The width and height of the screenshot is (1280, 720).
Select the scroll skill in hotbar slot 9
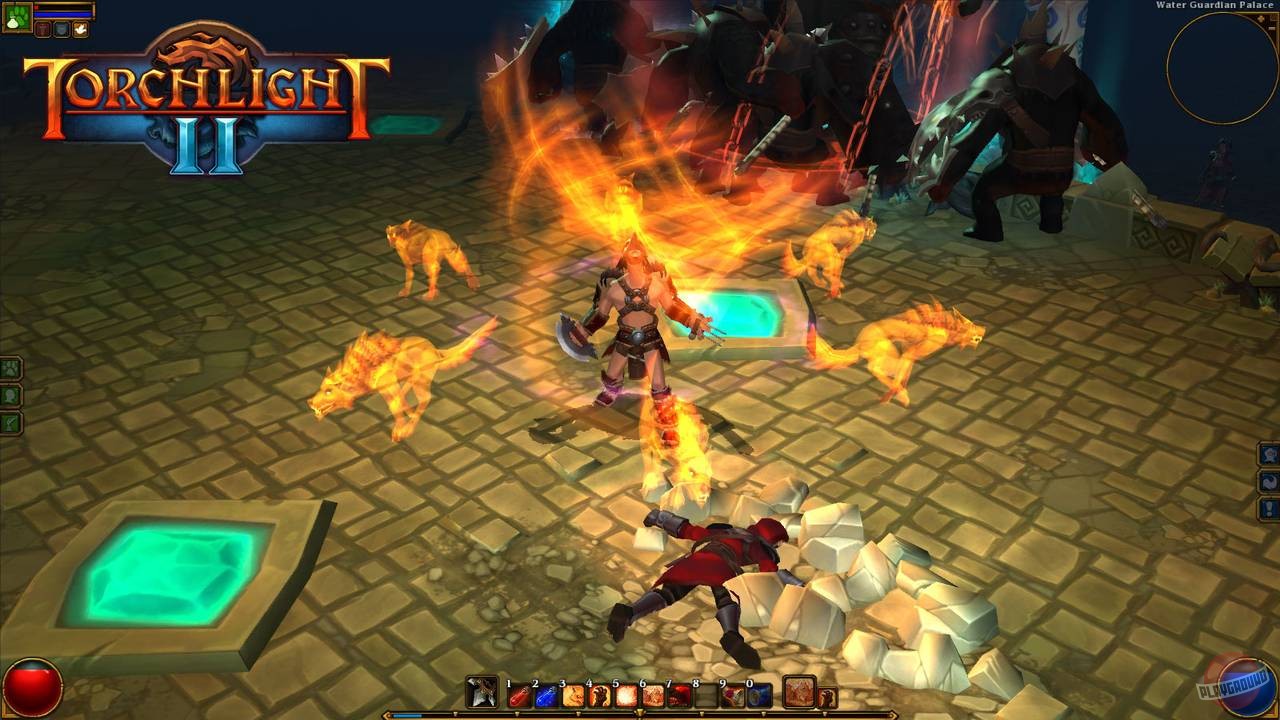click(x=731, y=694)
